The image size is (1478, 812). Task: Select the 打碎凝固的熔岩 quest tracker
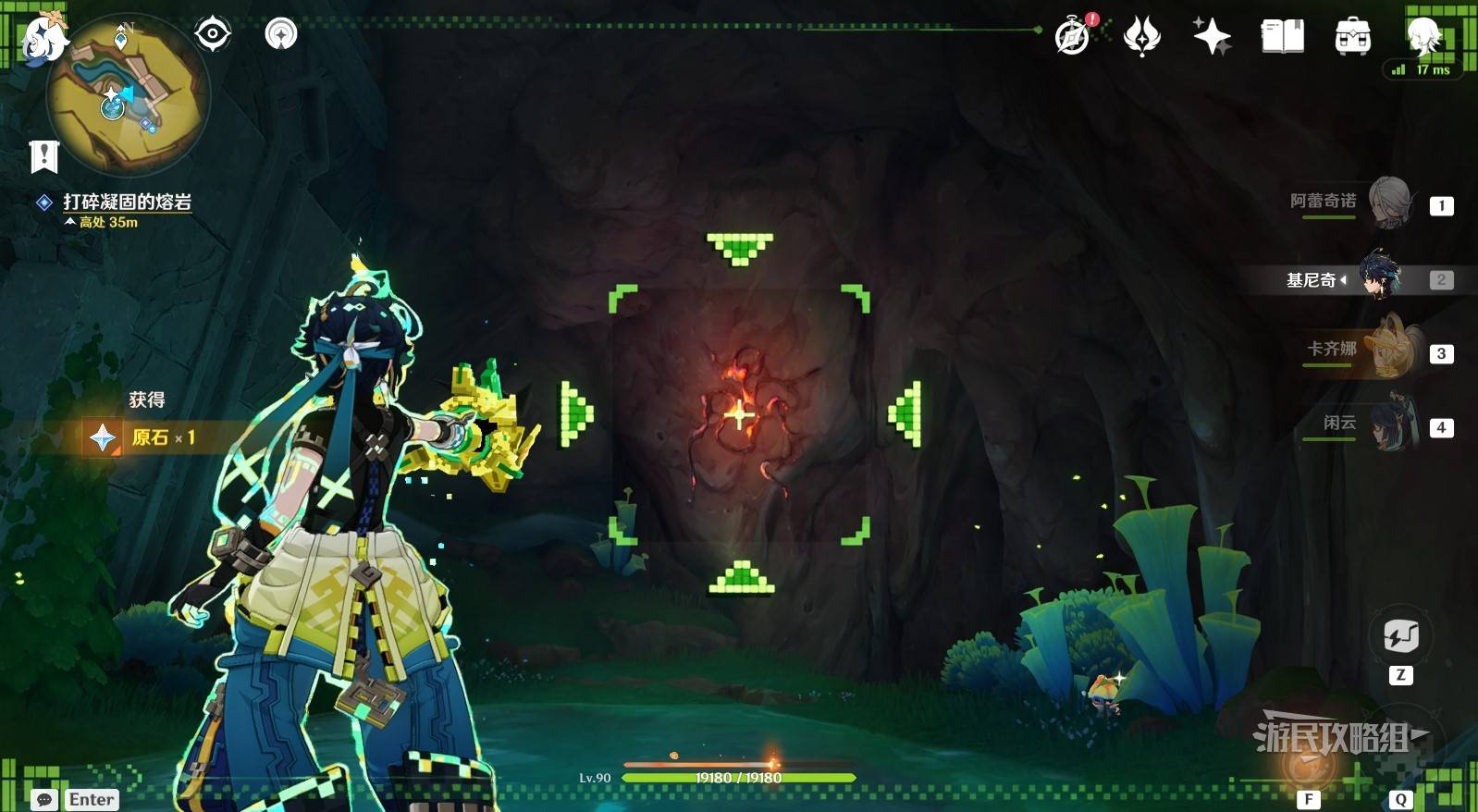point(127,202)
